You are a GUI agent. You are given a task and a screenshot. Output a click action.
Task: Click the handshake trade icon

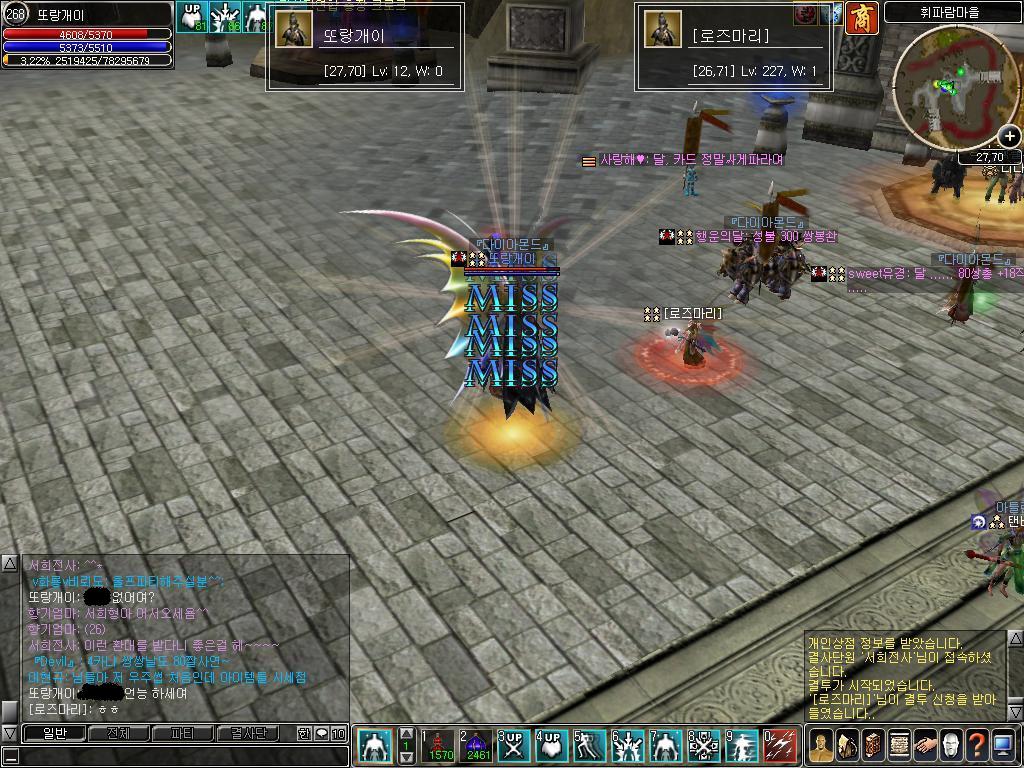(925, 745)
